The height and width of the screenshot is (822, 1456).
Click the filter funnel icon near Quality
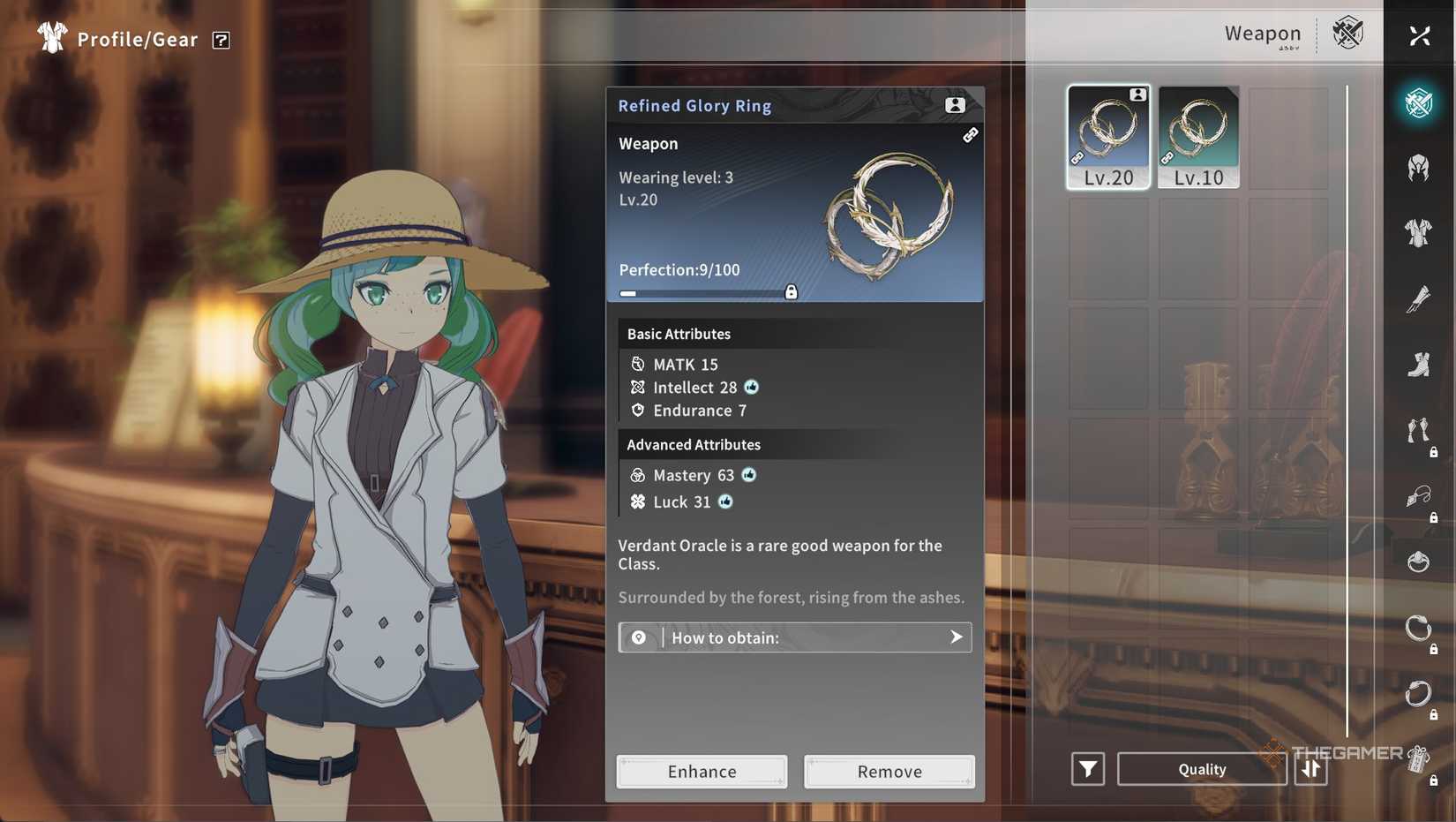coord(1088,769)
